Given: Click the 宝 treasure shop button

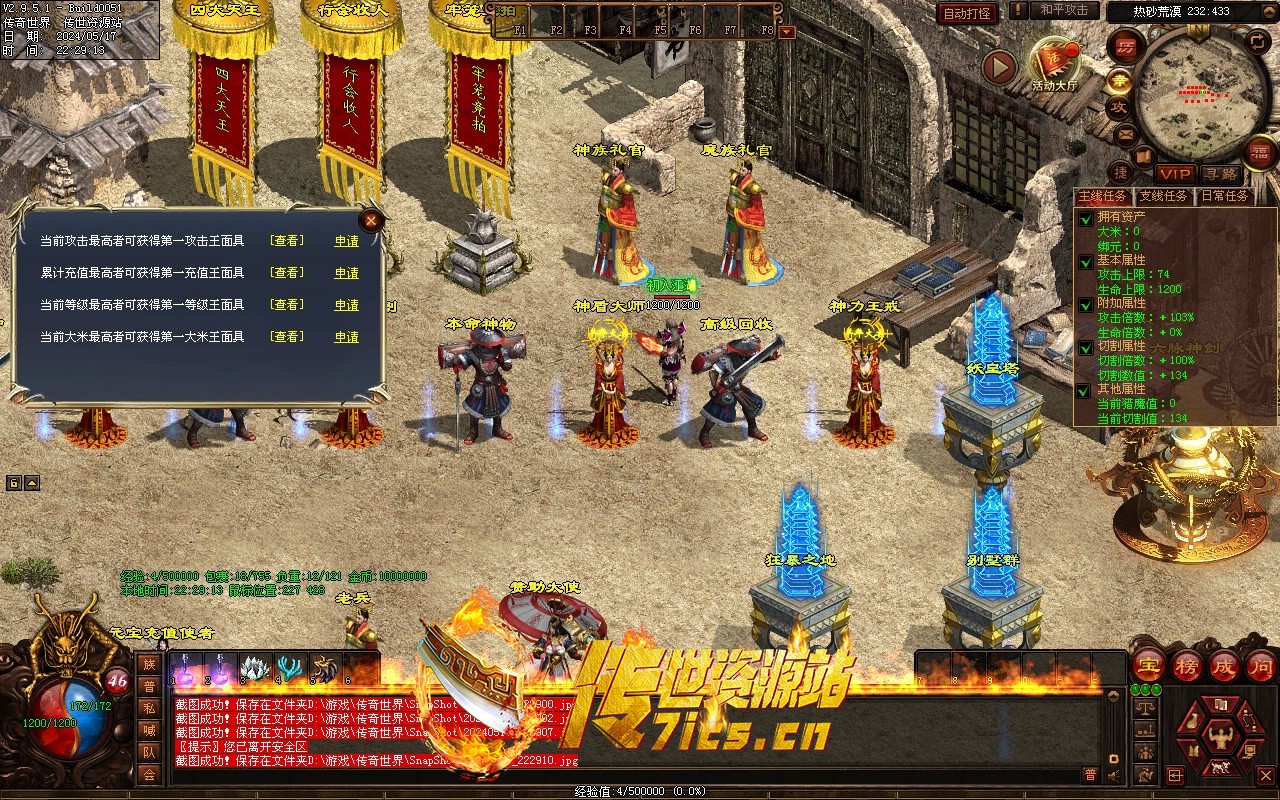Looking at the screenshot, I should pos(1149,664).
